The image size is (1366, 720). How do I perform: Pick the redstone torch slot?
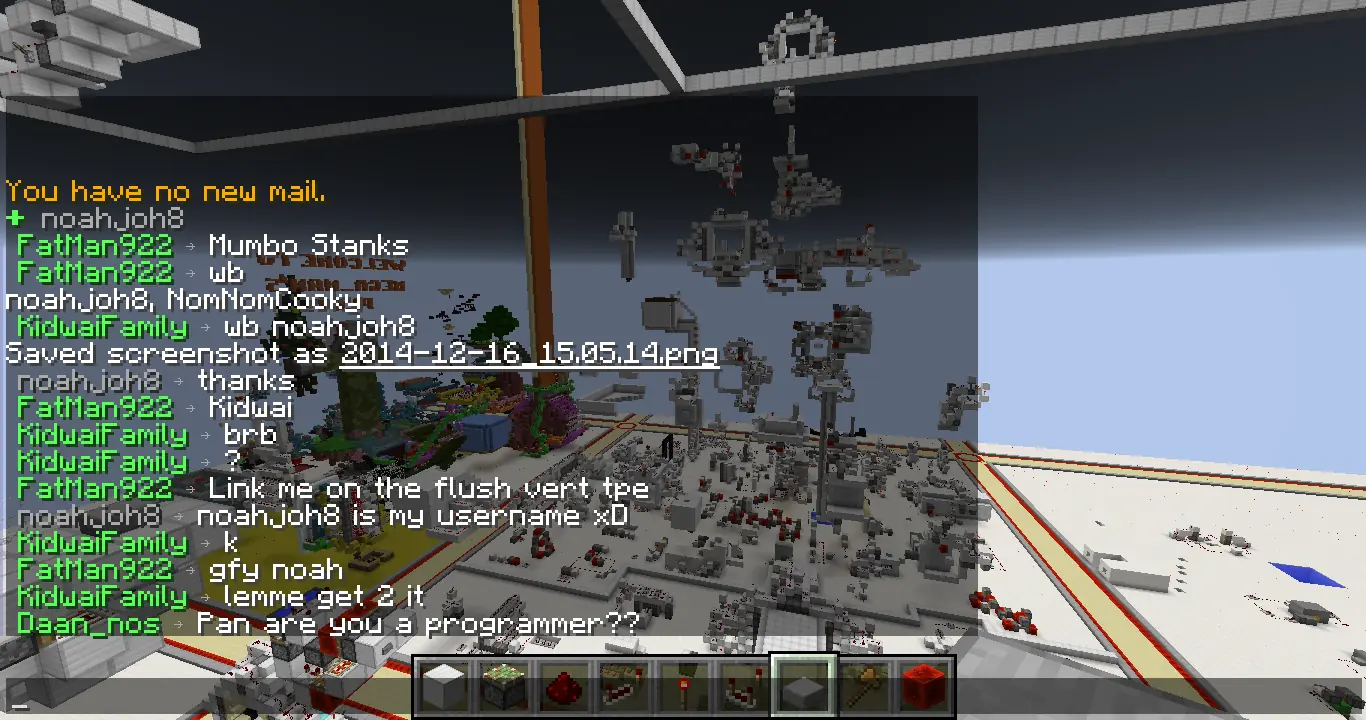coord(684,687)
